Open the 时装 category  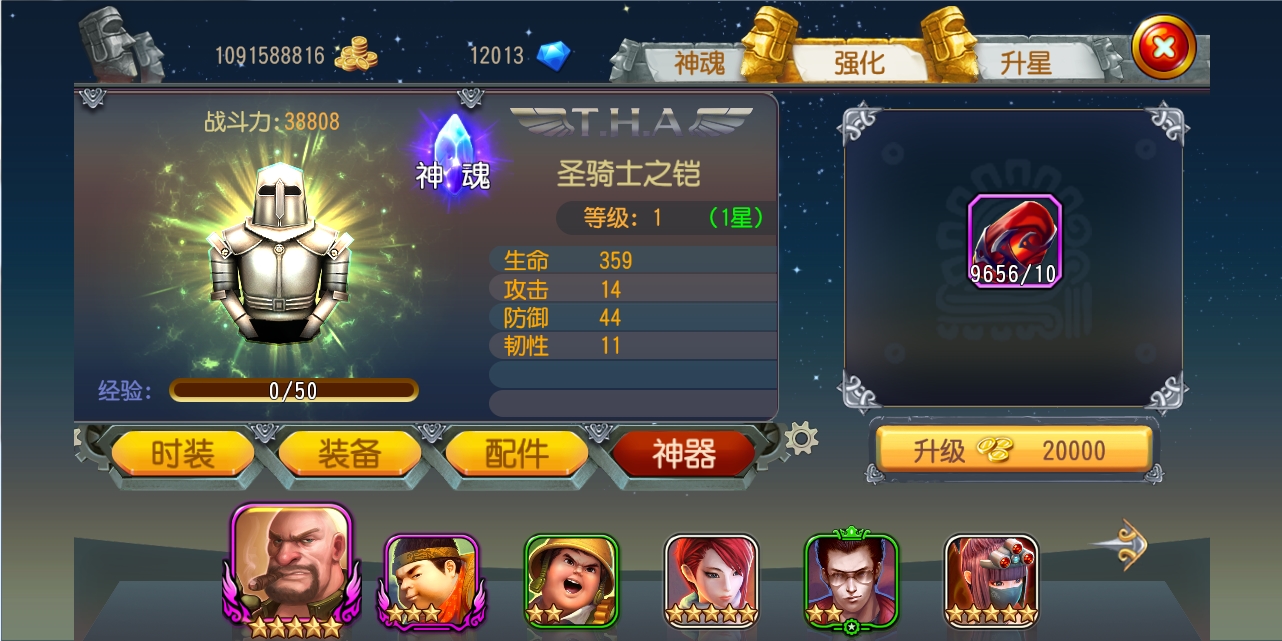(182, 454)
